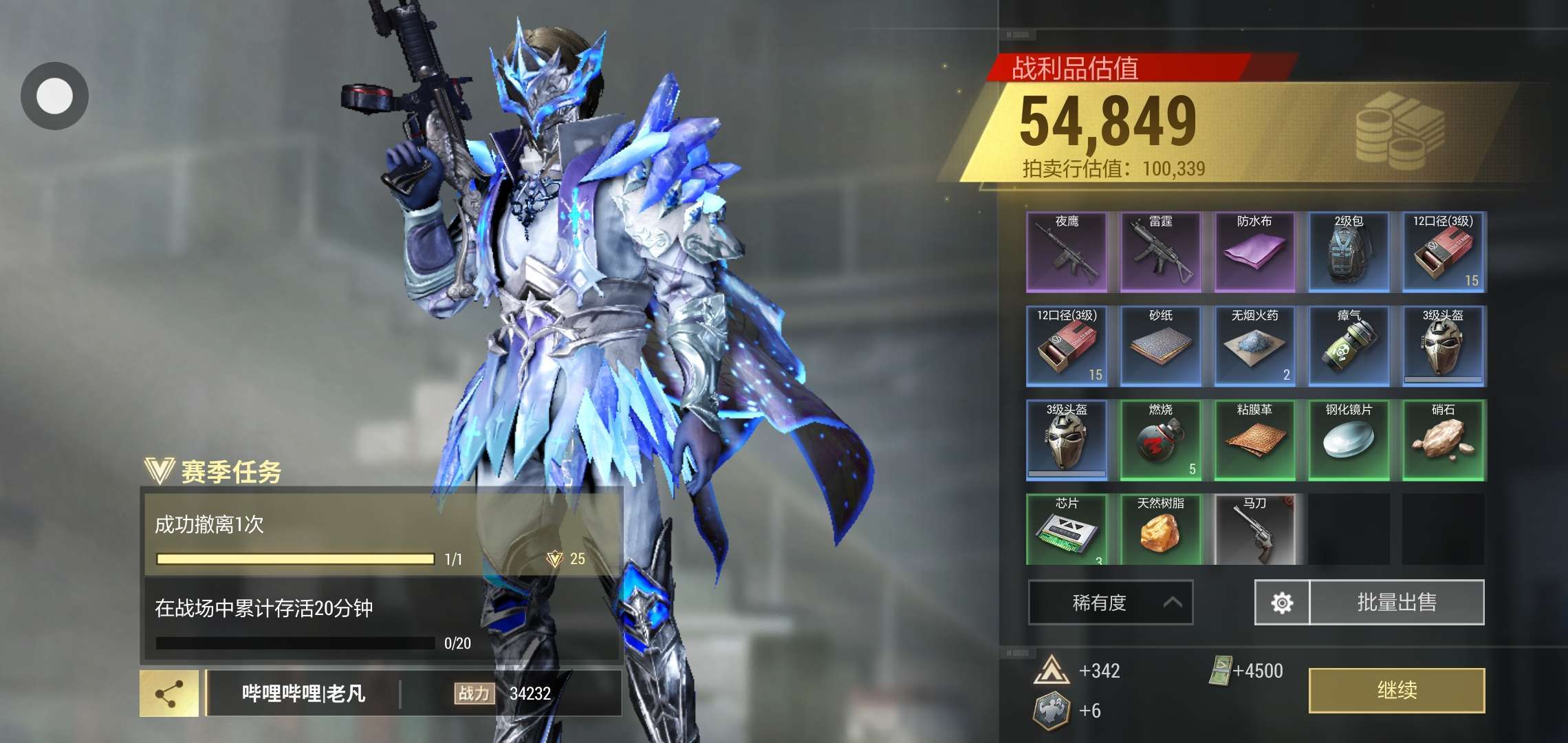Select the 芯片 chip item
Viewport: 1568px width, 743px height.
coord(1067,530)
